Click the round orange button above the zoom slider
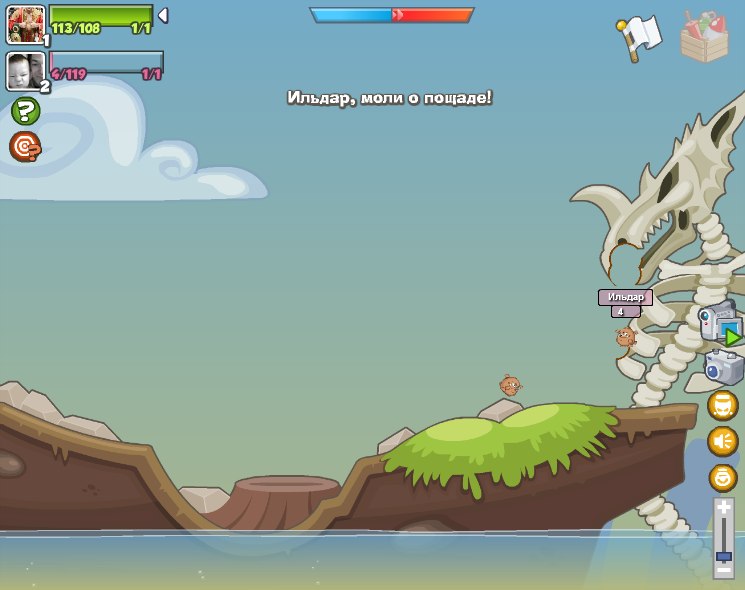 point(722,478)
